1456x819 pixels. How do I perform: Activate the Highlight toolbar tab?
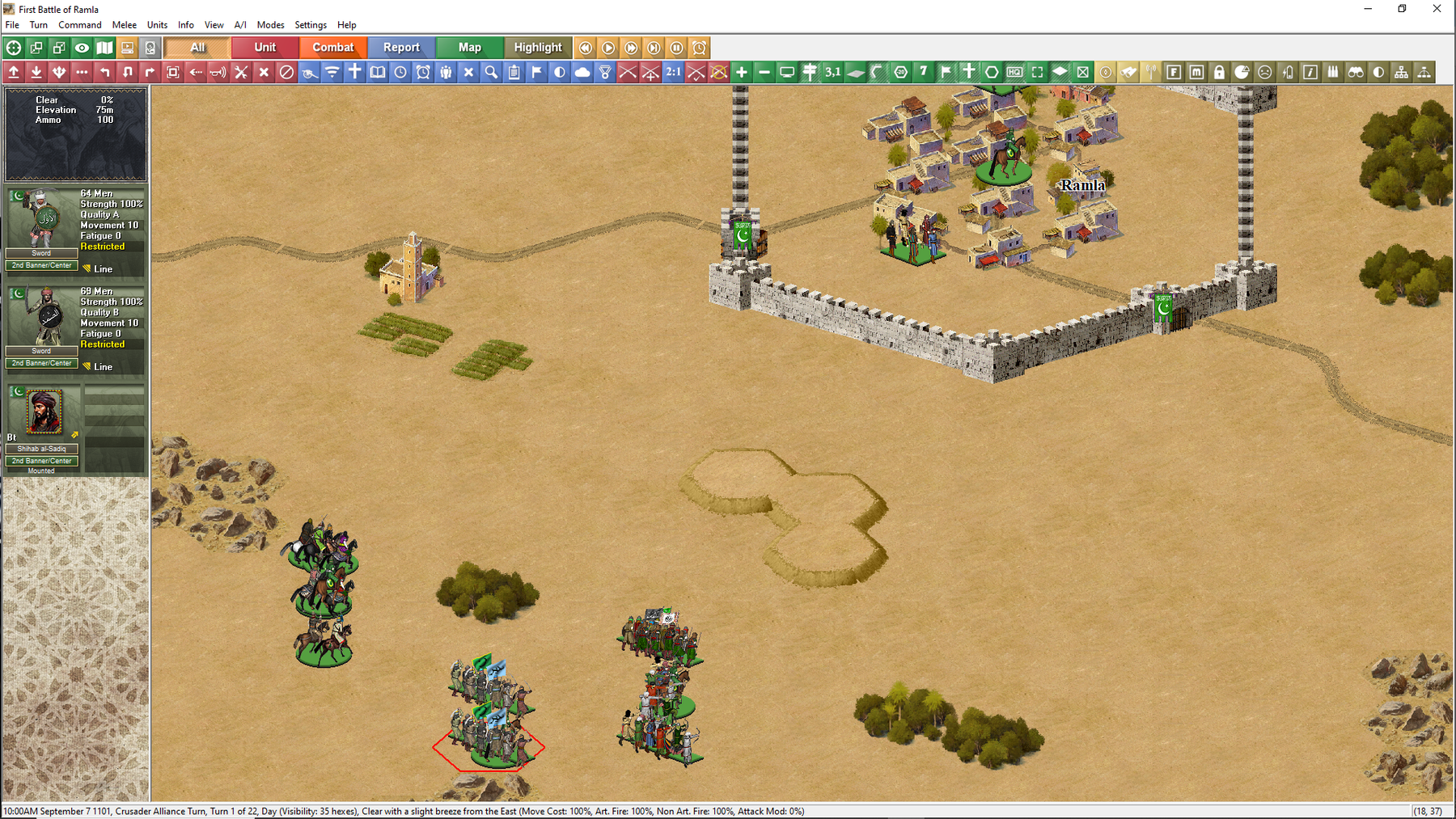538,48
